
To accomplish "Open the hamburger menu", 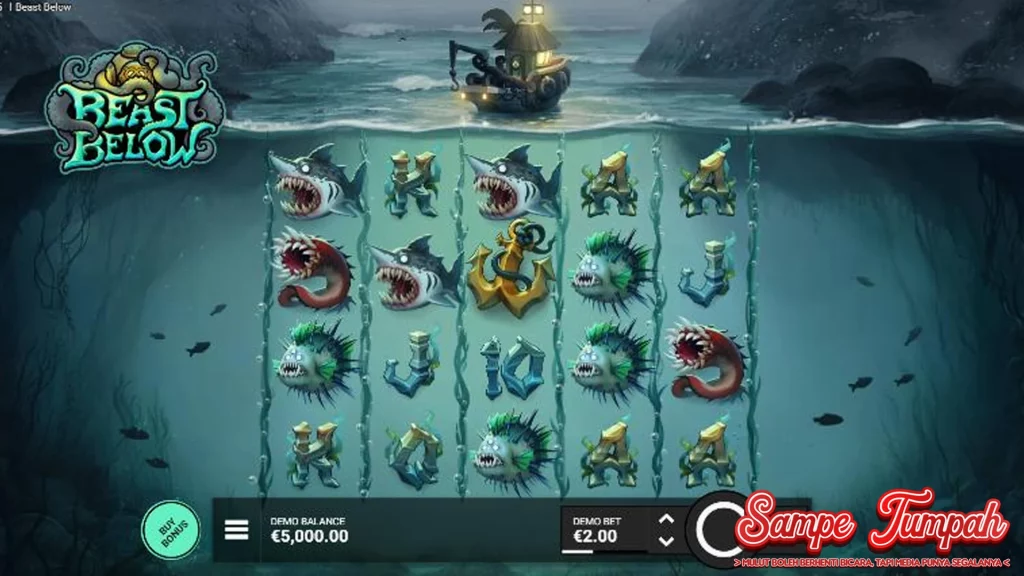I will click(236, 529).
